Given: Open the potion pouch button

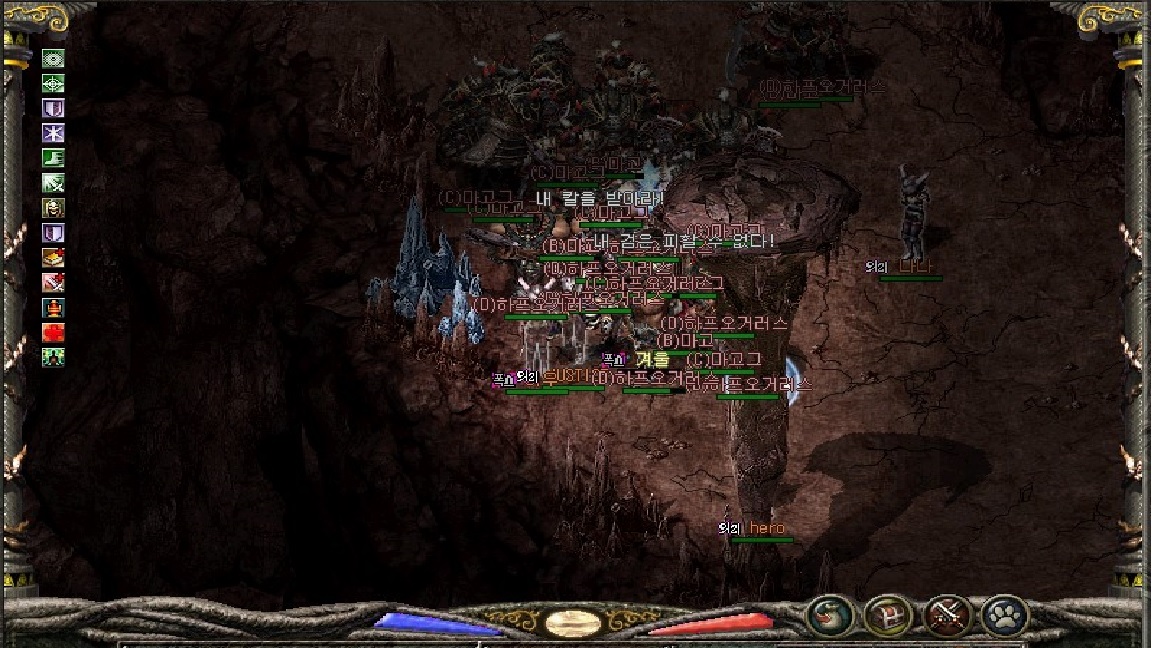Looking at the screenshot, I should point(830,615).
